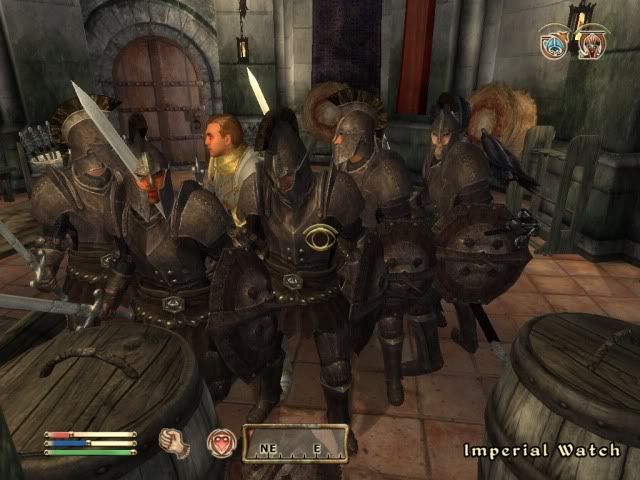Screen dimensions: 640x480
Task: Click the red active effect icon
Action: (x=593, y=43)
